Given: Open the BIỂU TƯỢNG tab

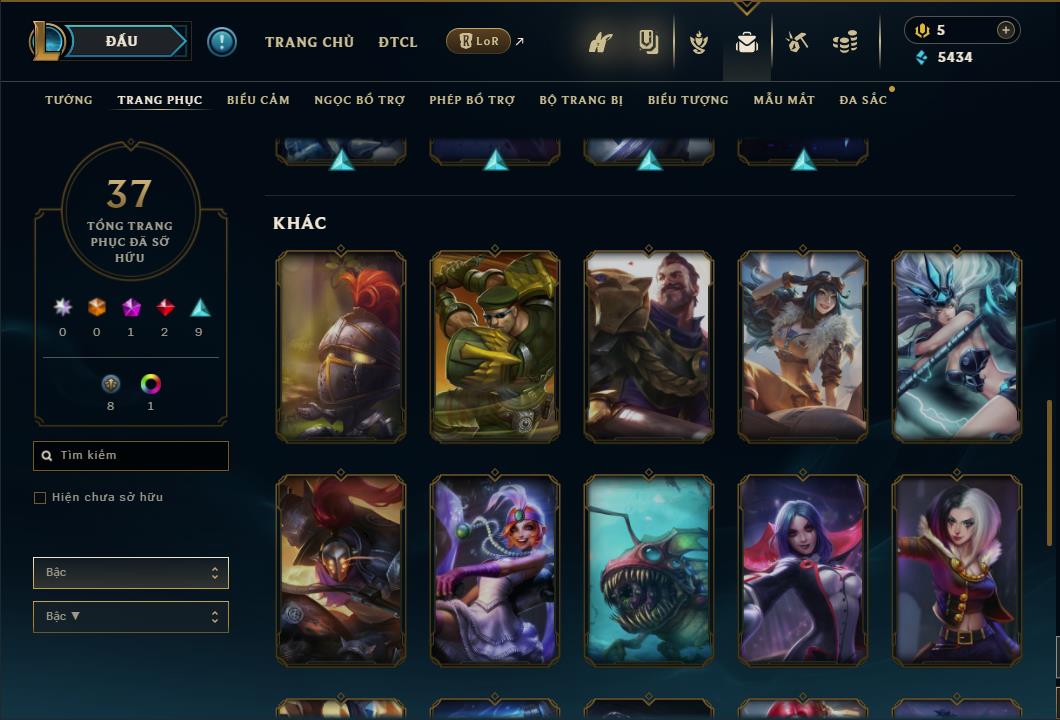Looking at the screenshot, I should [688, 100].
